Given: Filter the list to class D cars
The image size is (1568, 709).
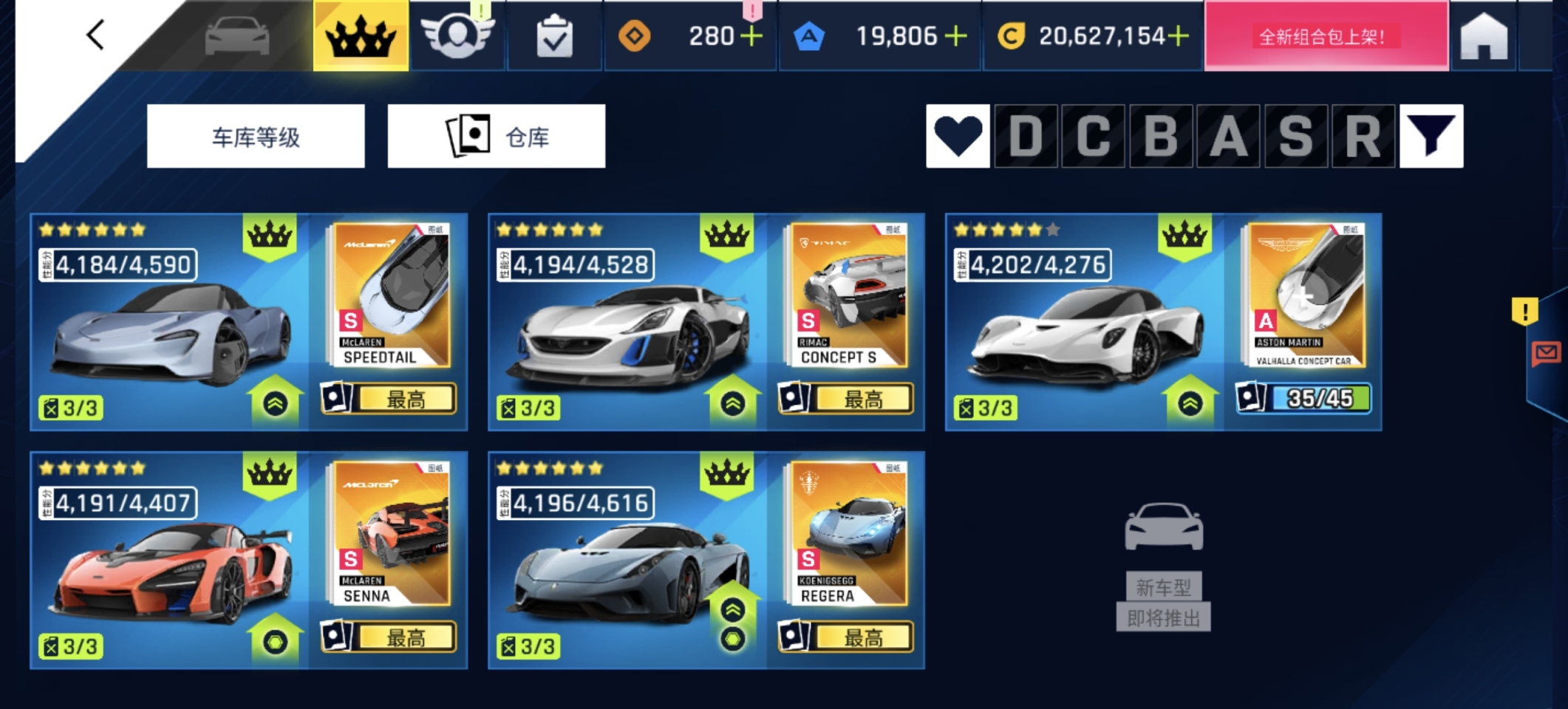Looking at the screenshot, I should click(1026, 137).
